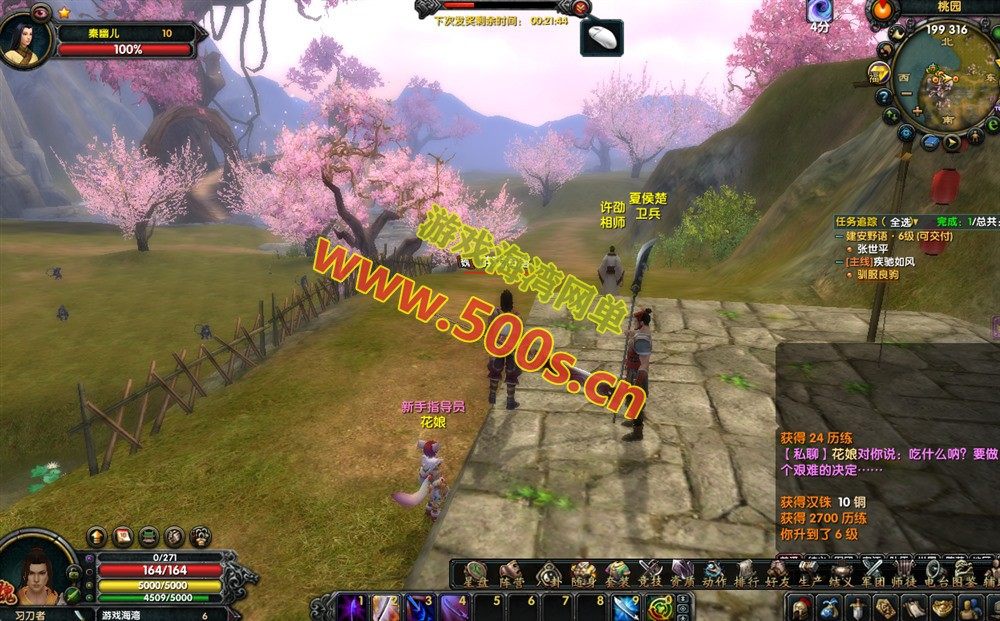Open the 套装 equipment set menu

(616, 575)
